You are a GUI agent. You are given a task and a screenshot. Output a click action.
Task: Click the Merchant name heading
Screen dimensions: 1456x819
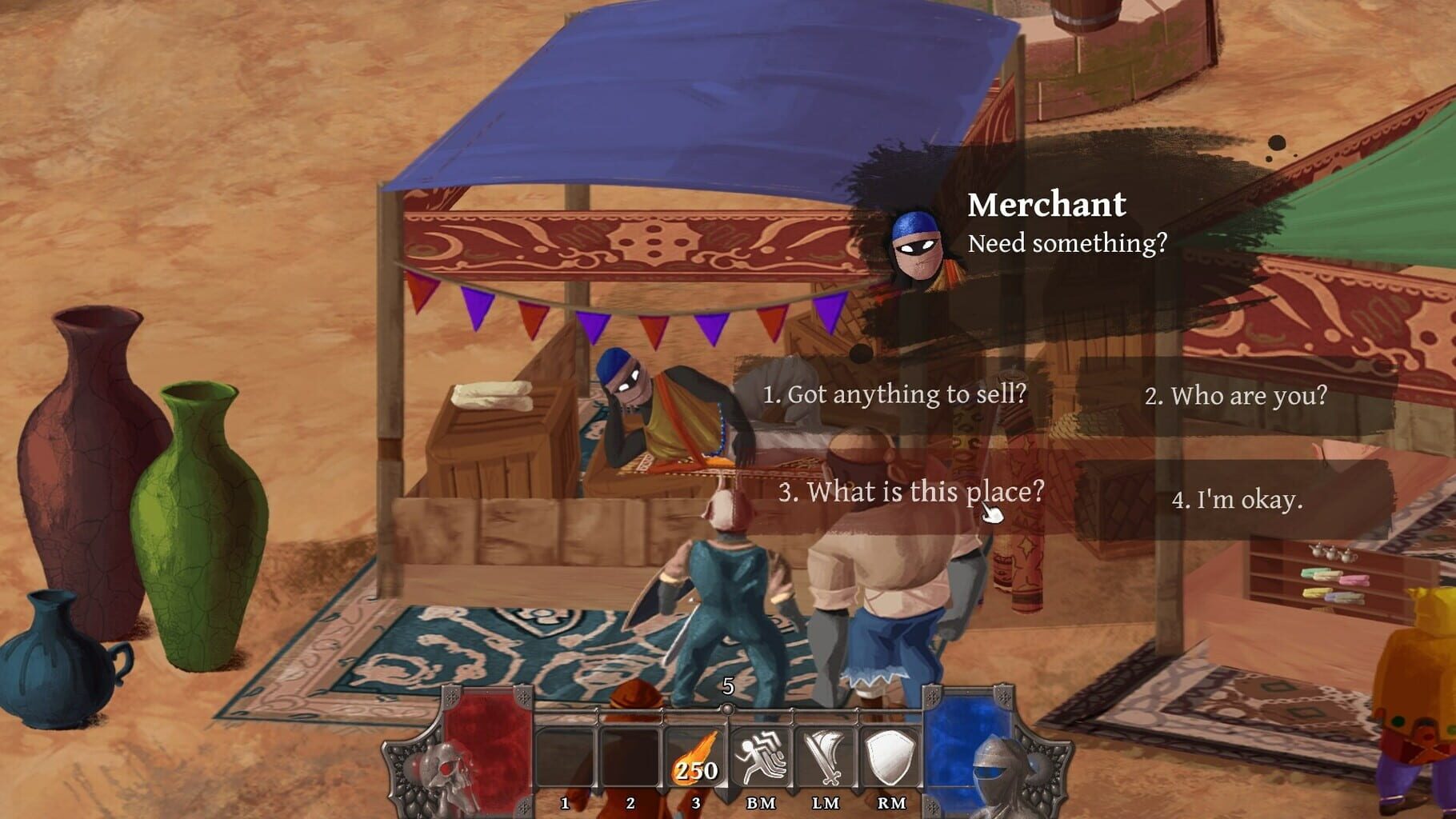coord(1046,207)
